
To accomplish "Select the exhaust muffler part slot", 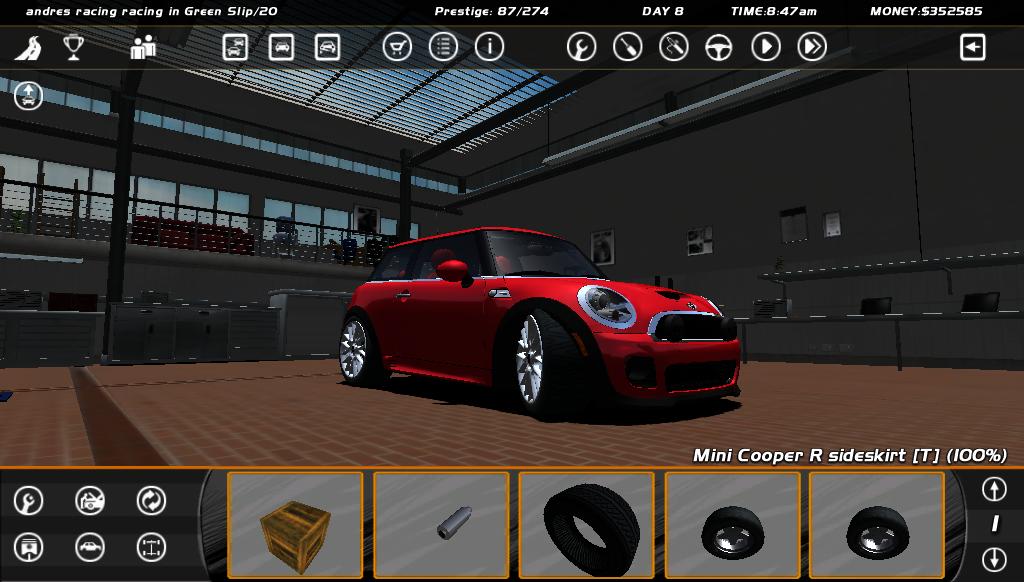I will coord(441,525).
